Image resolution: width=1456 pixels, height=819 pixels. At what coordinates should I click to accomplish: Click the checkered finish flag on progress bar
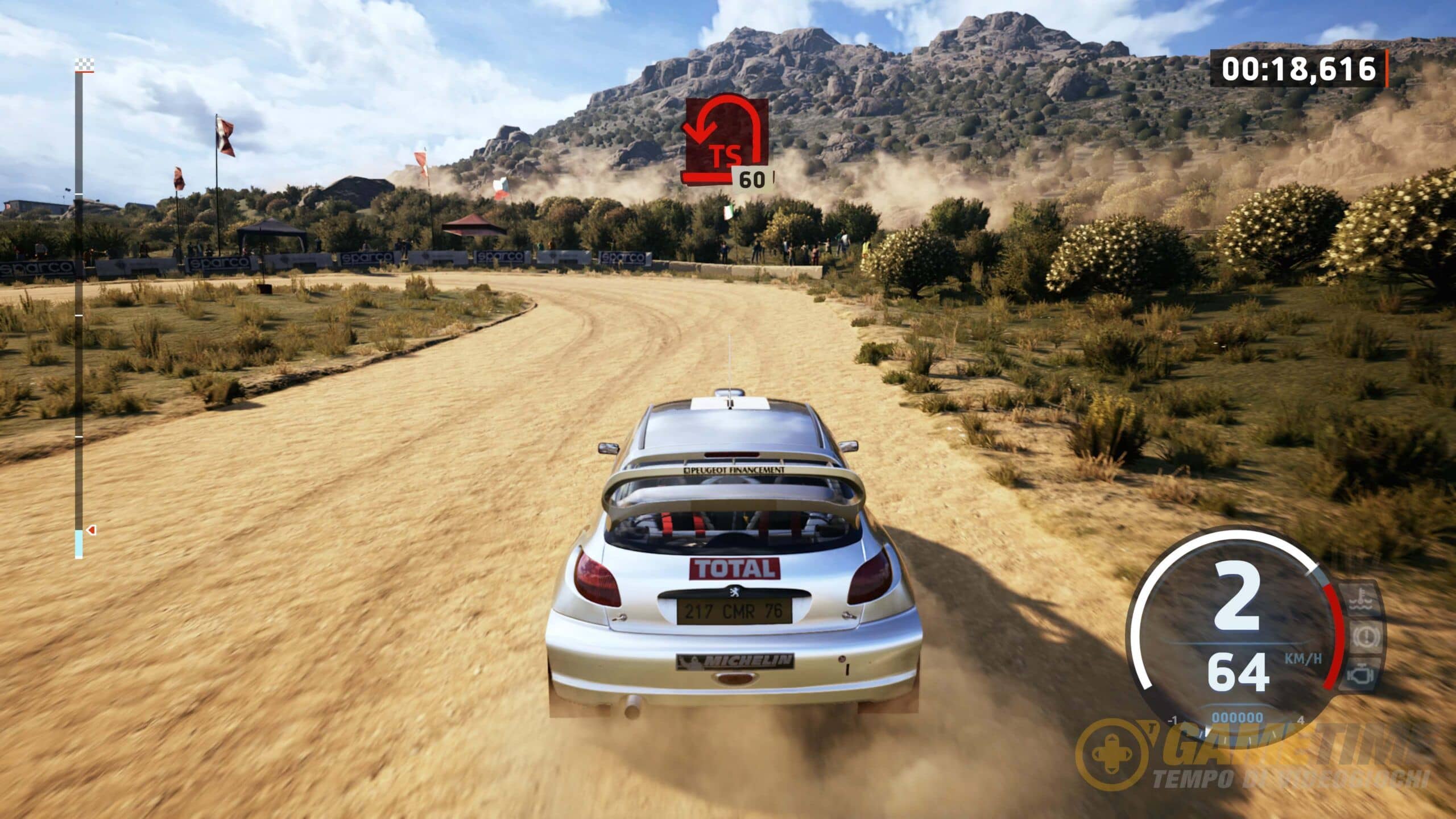[84, 65]
